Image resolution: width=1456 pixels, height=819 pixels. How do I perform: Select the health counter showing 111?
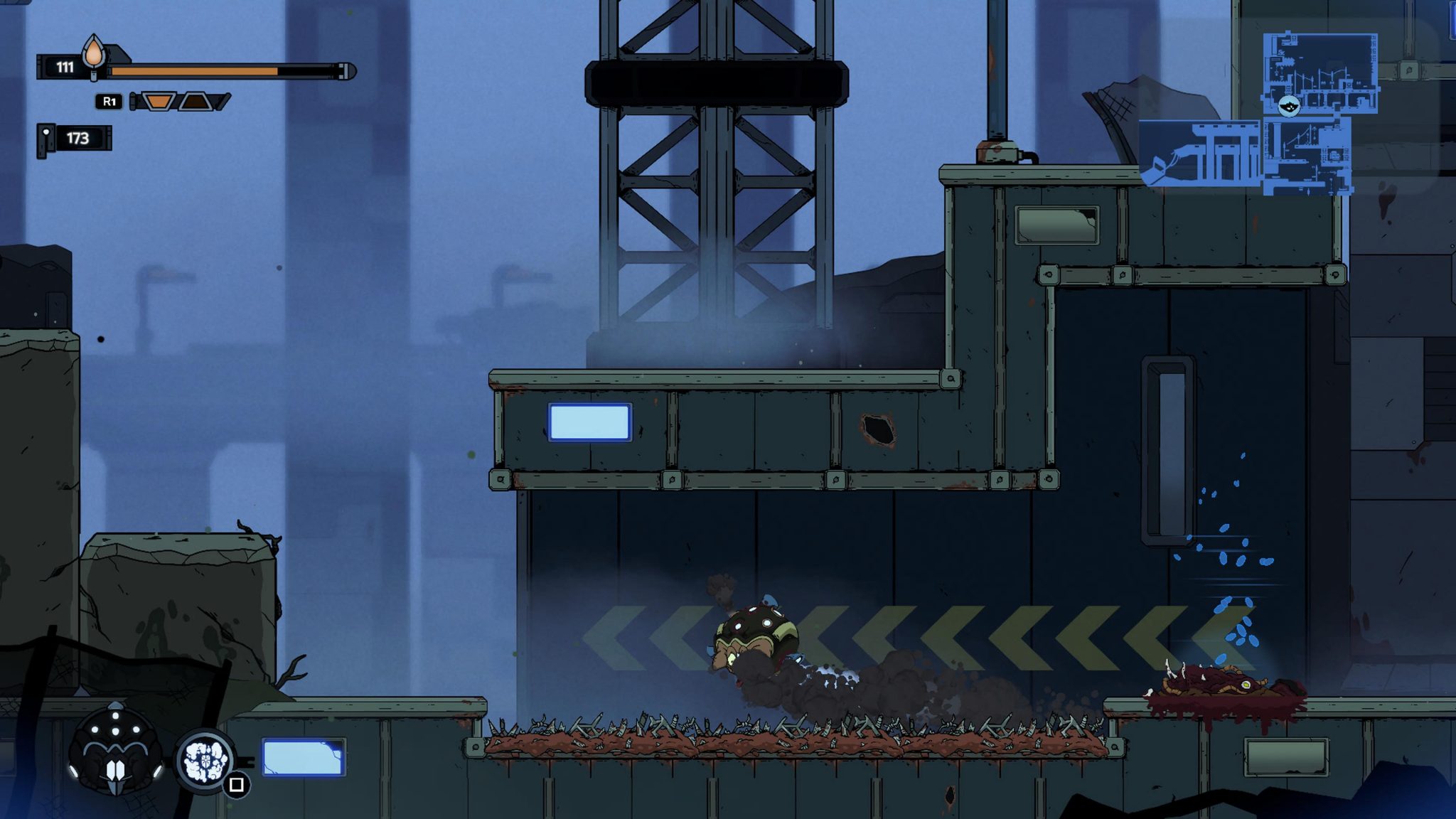65,68
